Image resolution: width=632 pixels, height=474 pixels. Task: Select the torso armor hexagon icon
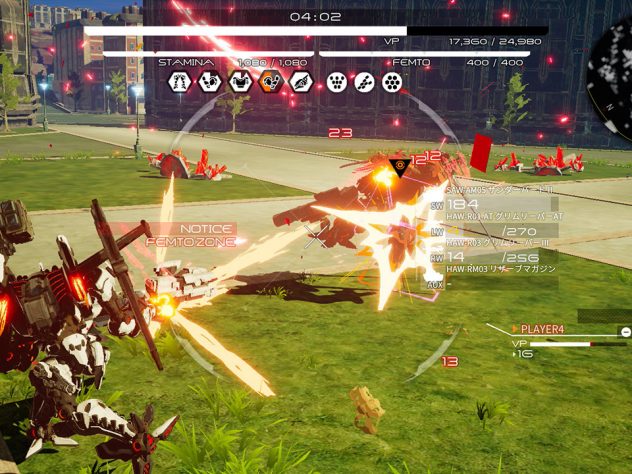240,83
